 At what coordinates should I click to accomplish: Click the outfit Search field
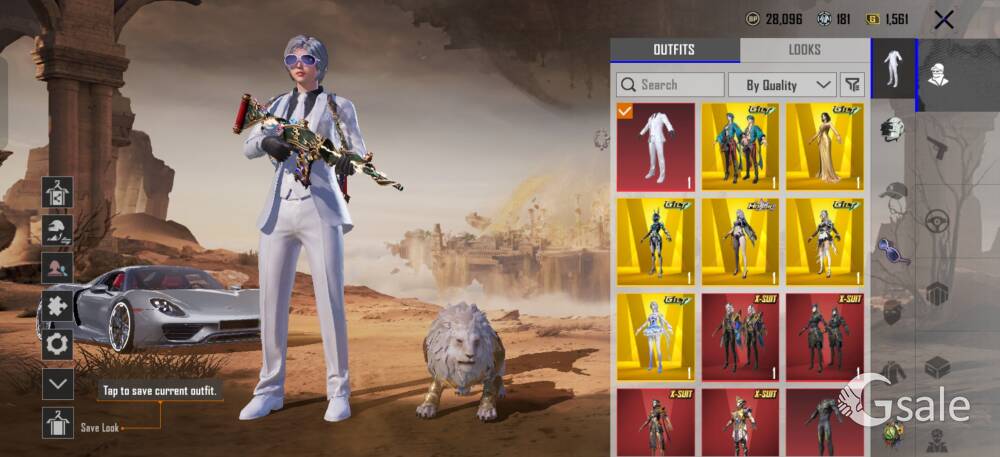[670, 85]
